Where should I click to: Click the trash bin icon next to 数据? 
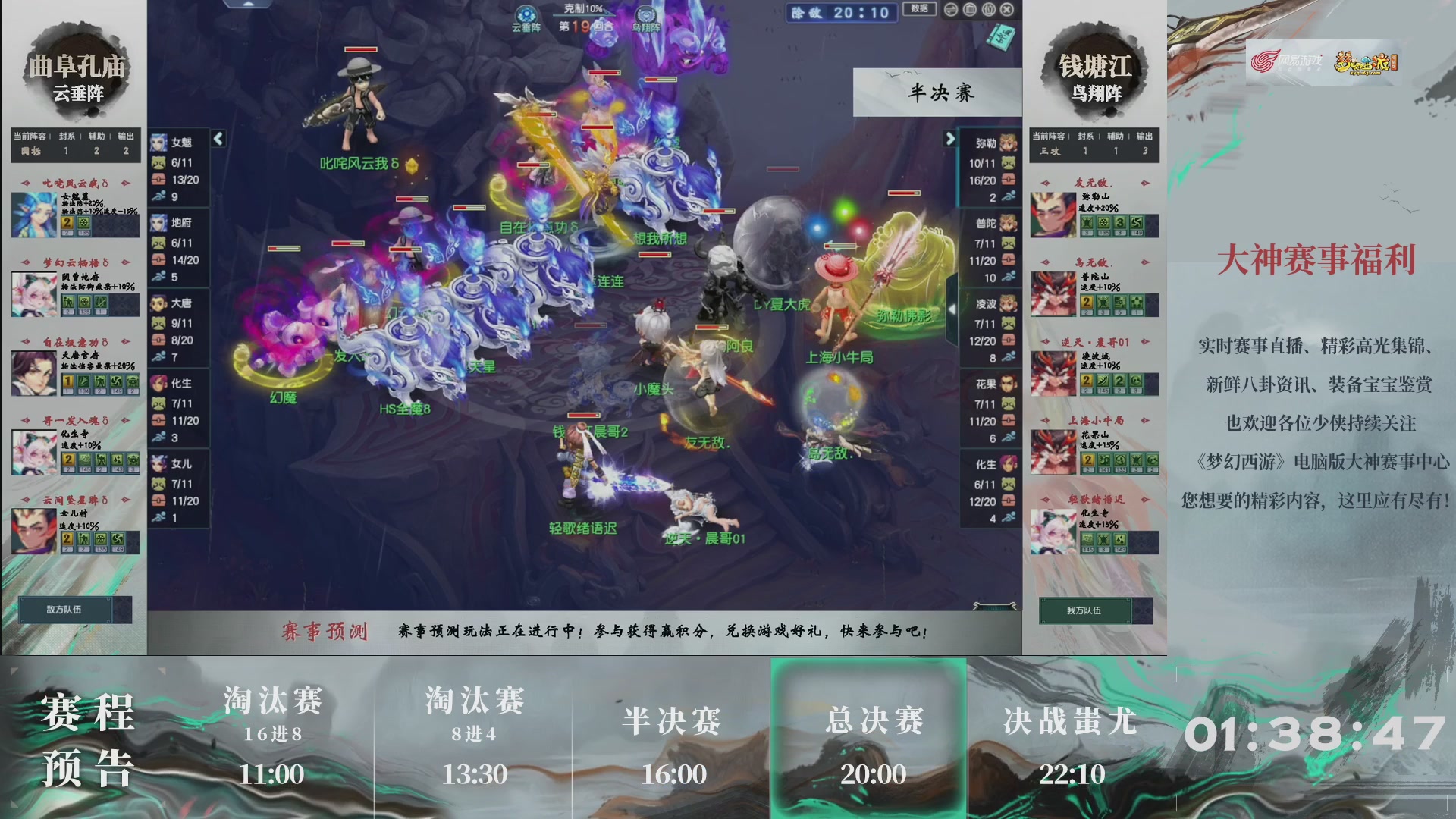coord(968,10)
